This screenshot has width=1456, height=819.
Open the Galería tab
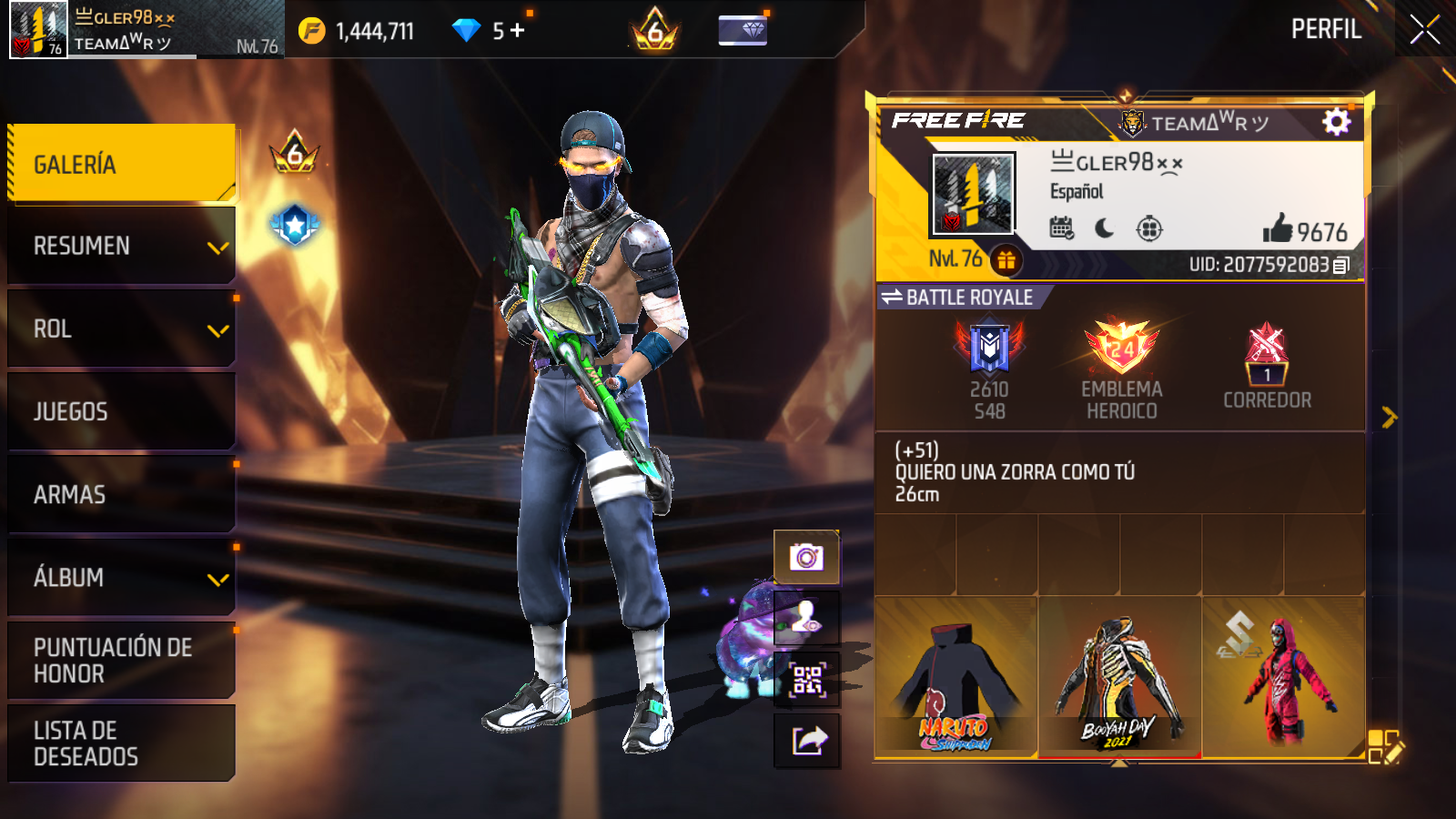point(121,164)
